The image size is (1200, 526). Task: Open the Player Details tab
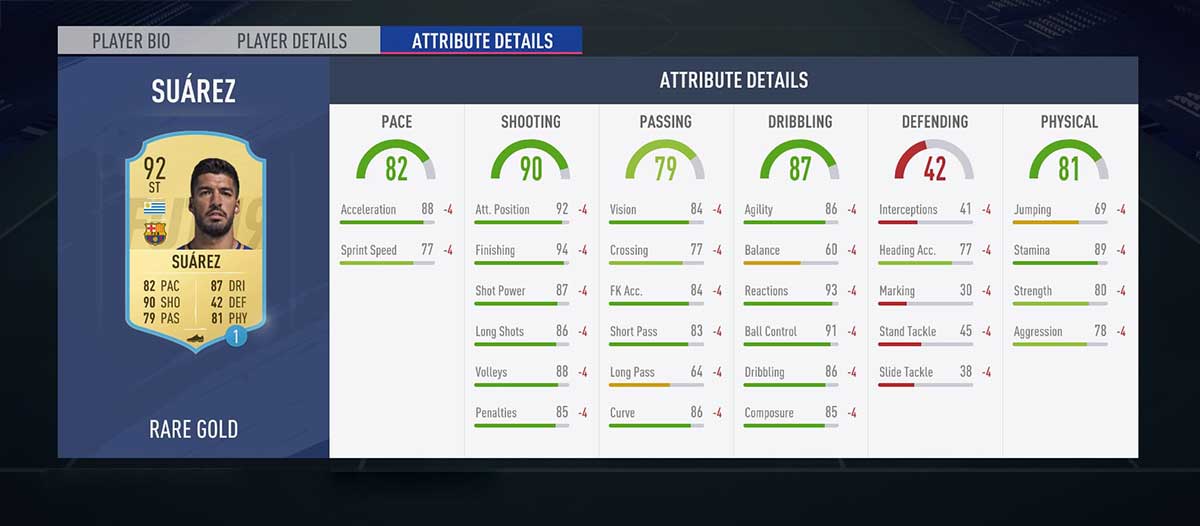(292, 41)
